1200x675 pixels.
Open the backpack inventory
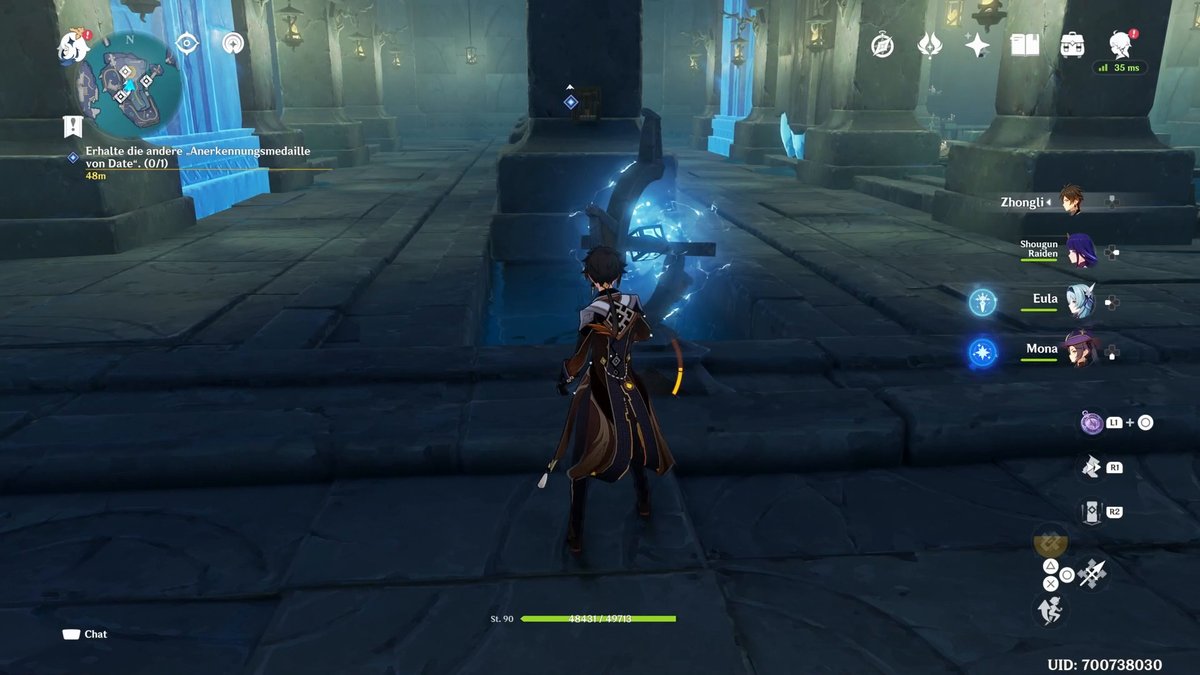click(1073, 45)
